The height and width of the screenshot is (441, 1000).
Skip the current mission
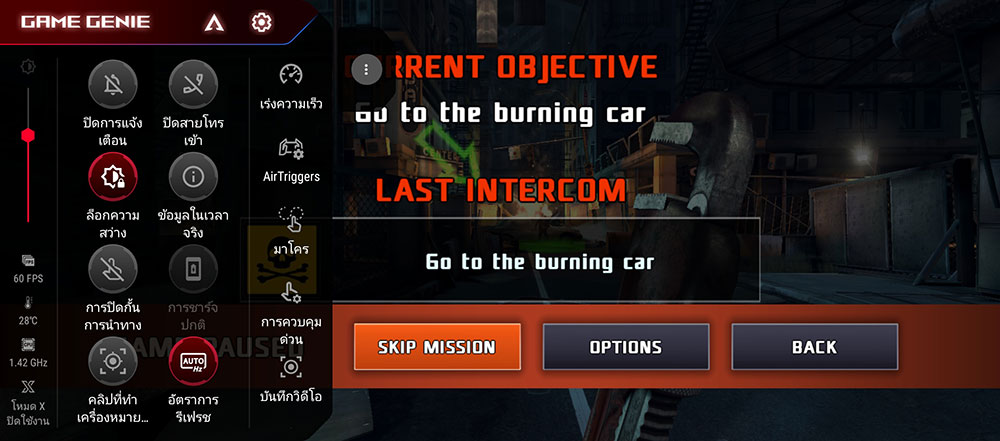[x=437, y=347]
